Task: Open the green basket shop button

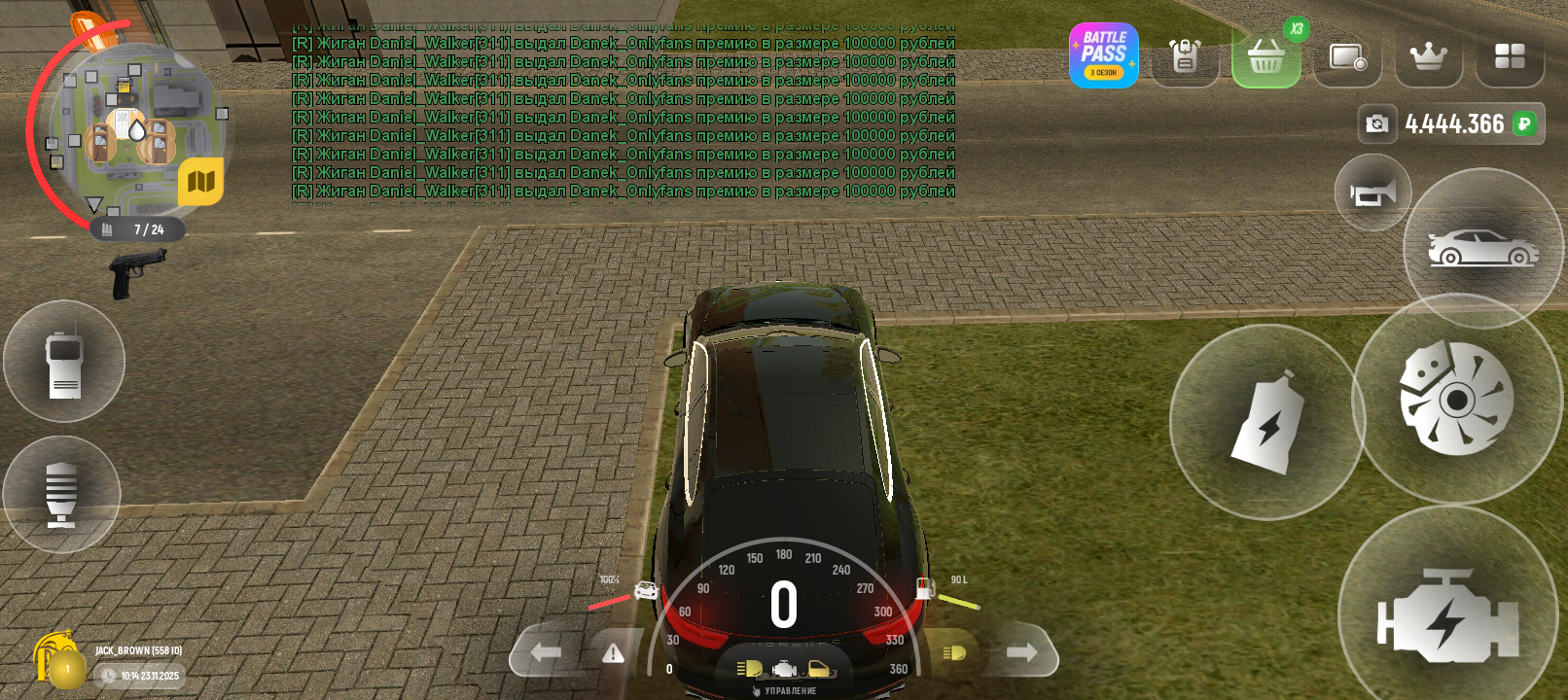Action: coord(1265,56)
